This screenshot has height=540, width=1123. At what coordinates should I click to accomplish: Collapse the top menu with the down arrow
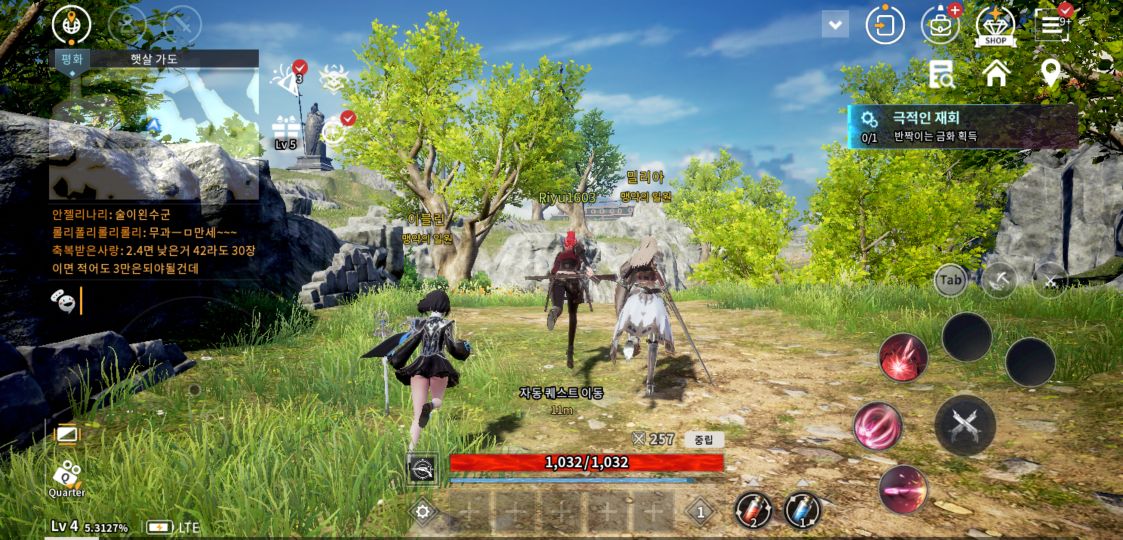tap(835, 24)
